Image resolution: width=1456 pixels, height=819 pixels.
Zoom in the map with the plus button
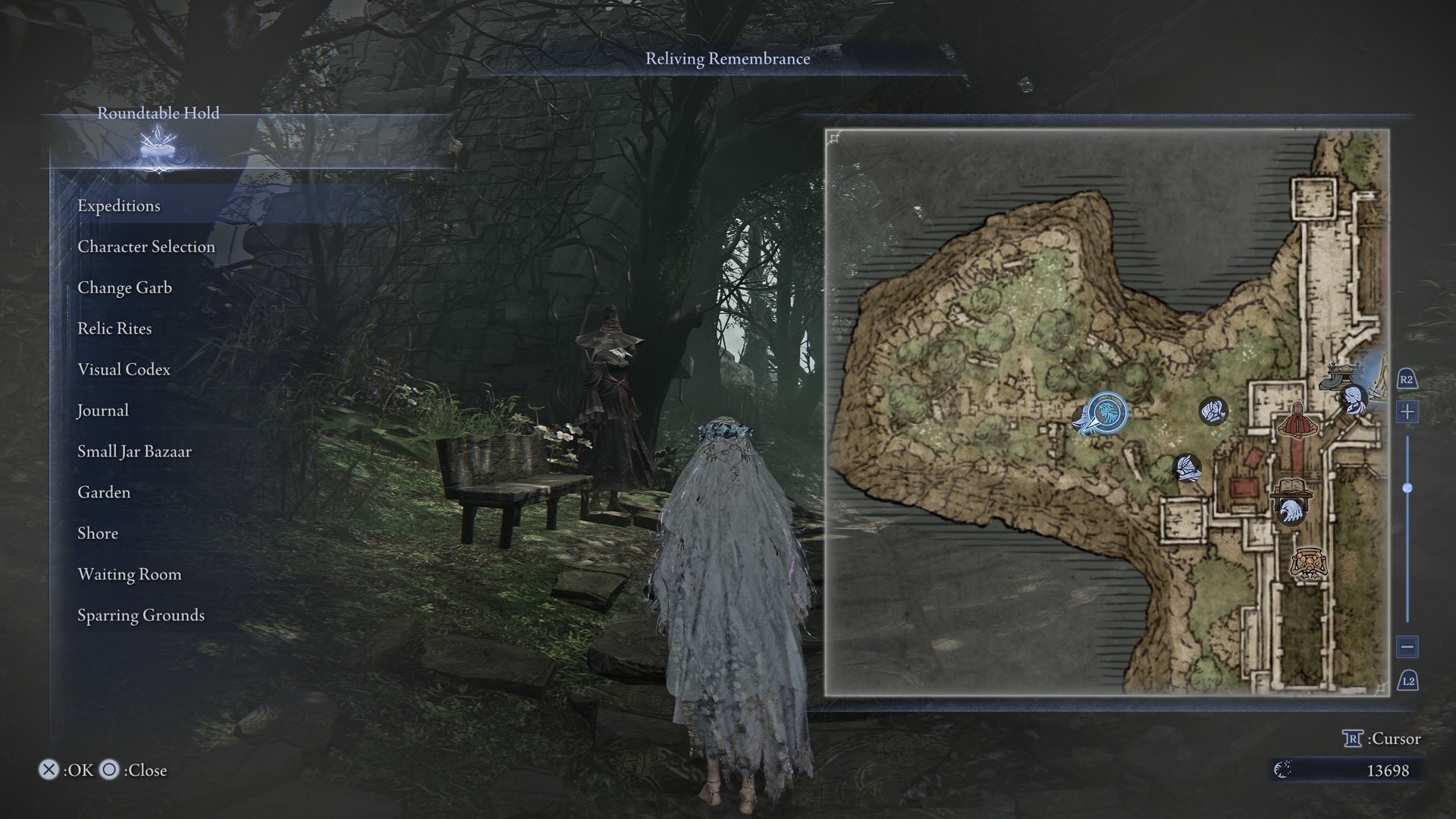point(1407,412)
